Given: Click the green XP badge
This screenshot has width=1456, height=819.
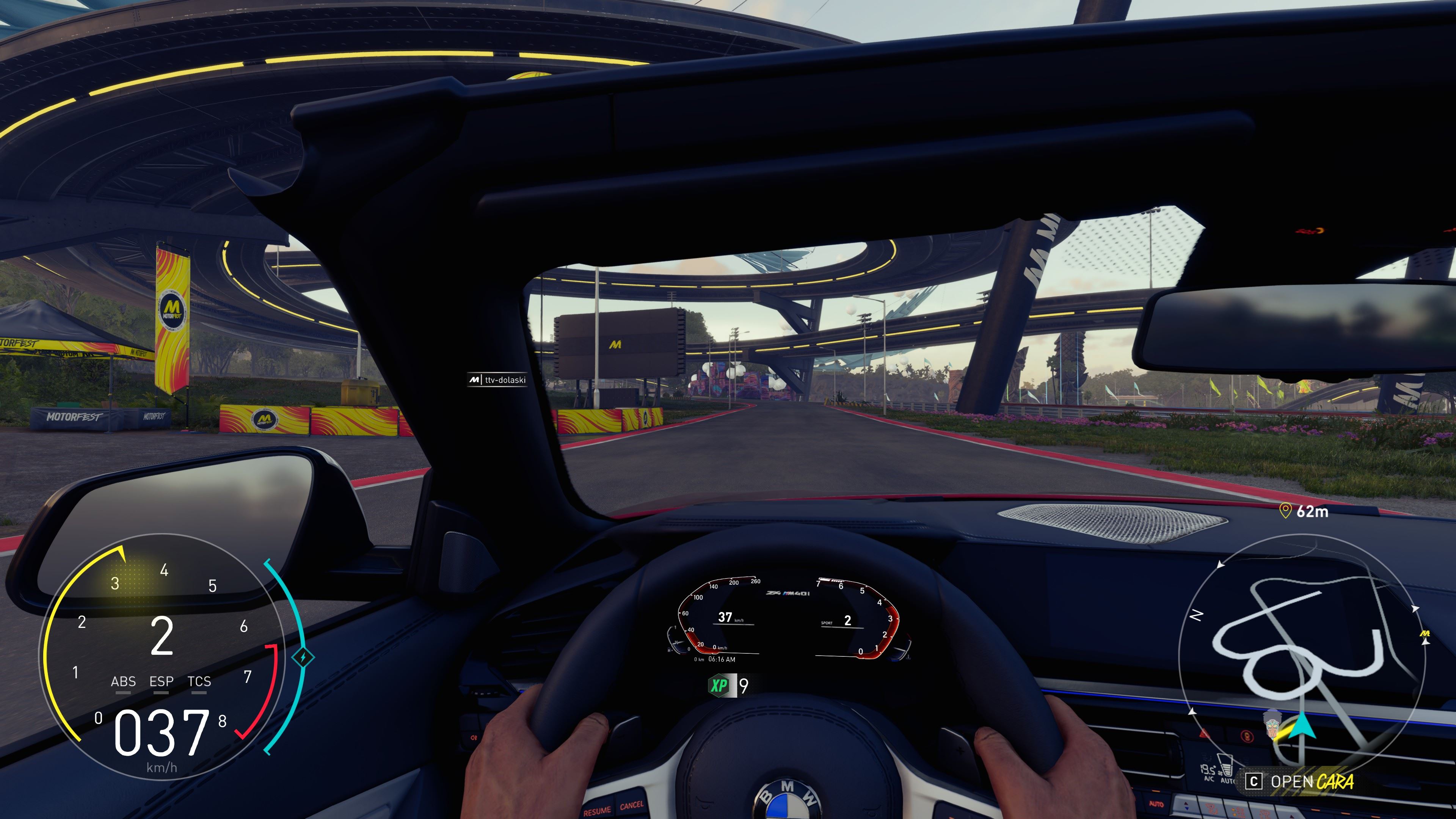Looking at the screenshot, I should (719, 686).
